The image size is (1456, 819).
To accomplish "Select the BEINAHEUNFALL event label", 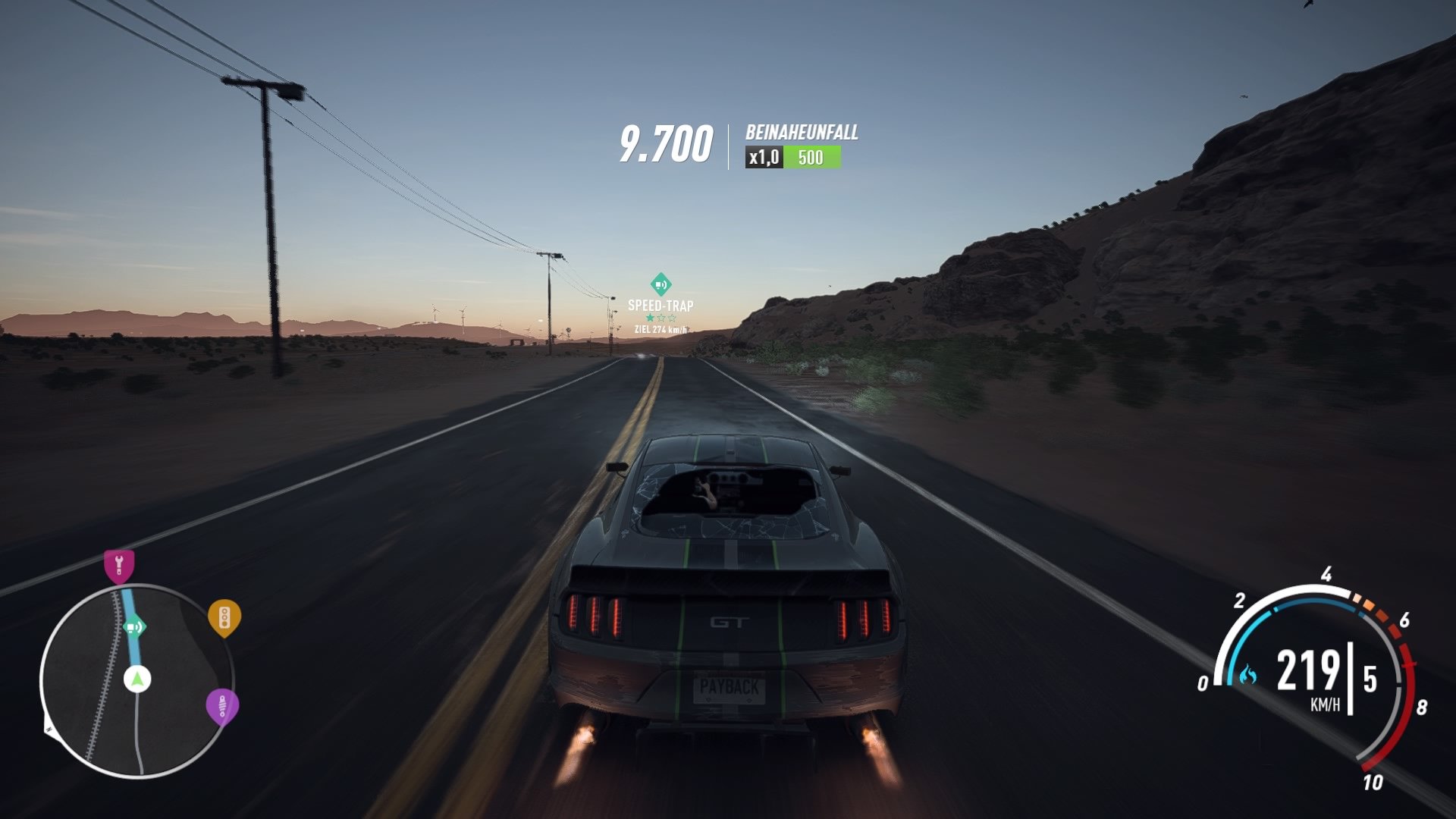I will (x=802, y=133).
